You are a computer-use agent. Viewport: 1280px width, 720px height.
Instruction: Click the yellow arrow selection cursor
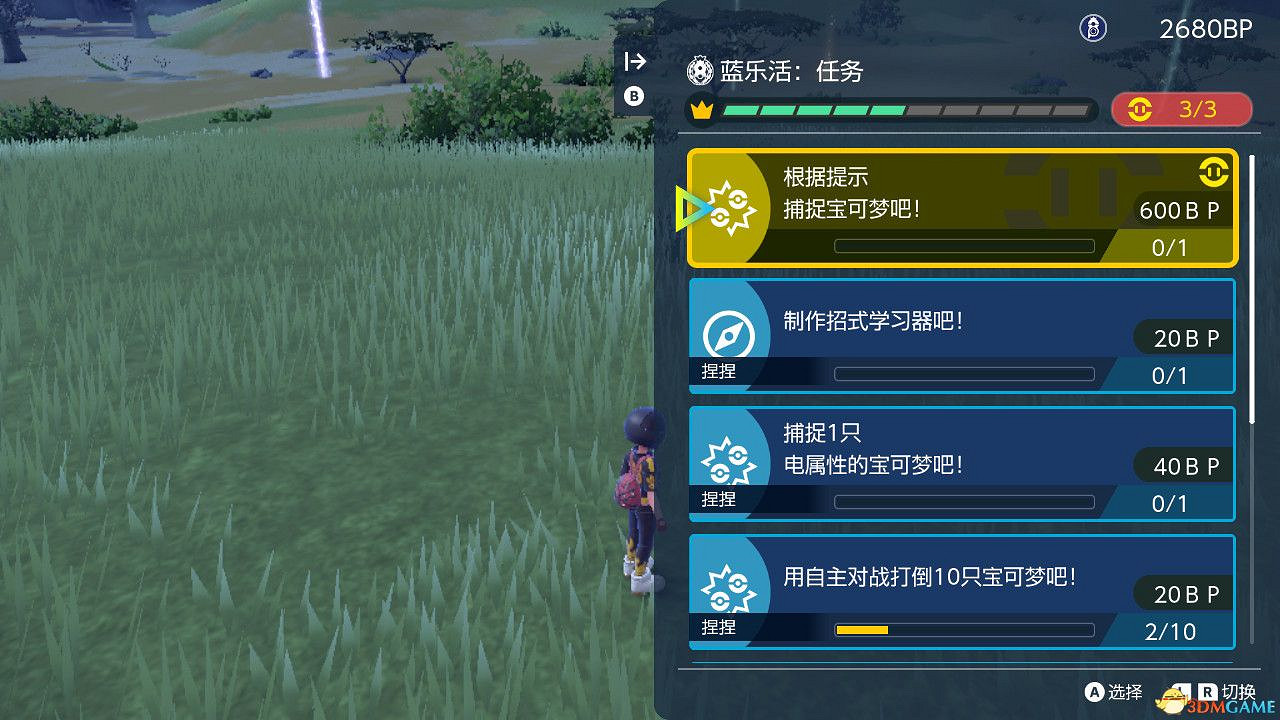[692, 208]
